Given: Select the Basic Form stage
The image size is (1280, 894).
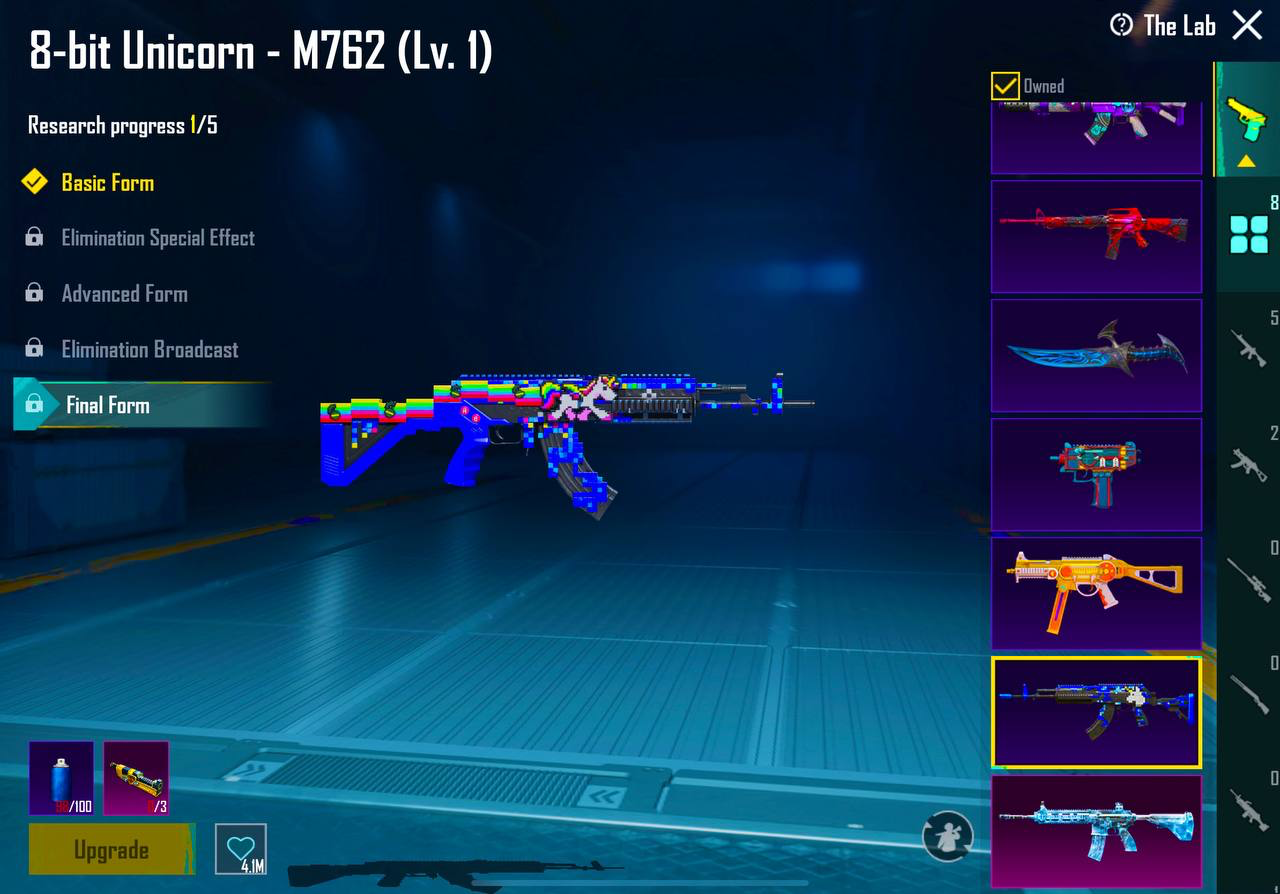Looking at the screenshot, I should pyautogui.click(x=107, y=183).
